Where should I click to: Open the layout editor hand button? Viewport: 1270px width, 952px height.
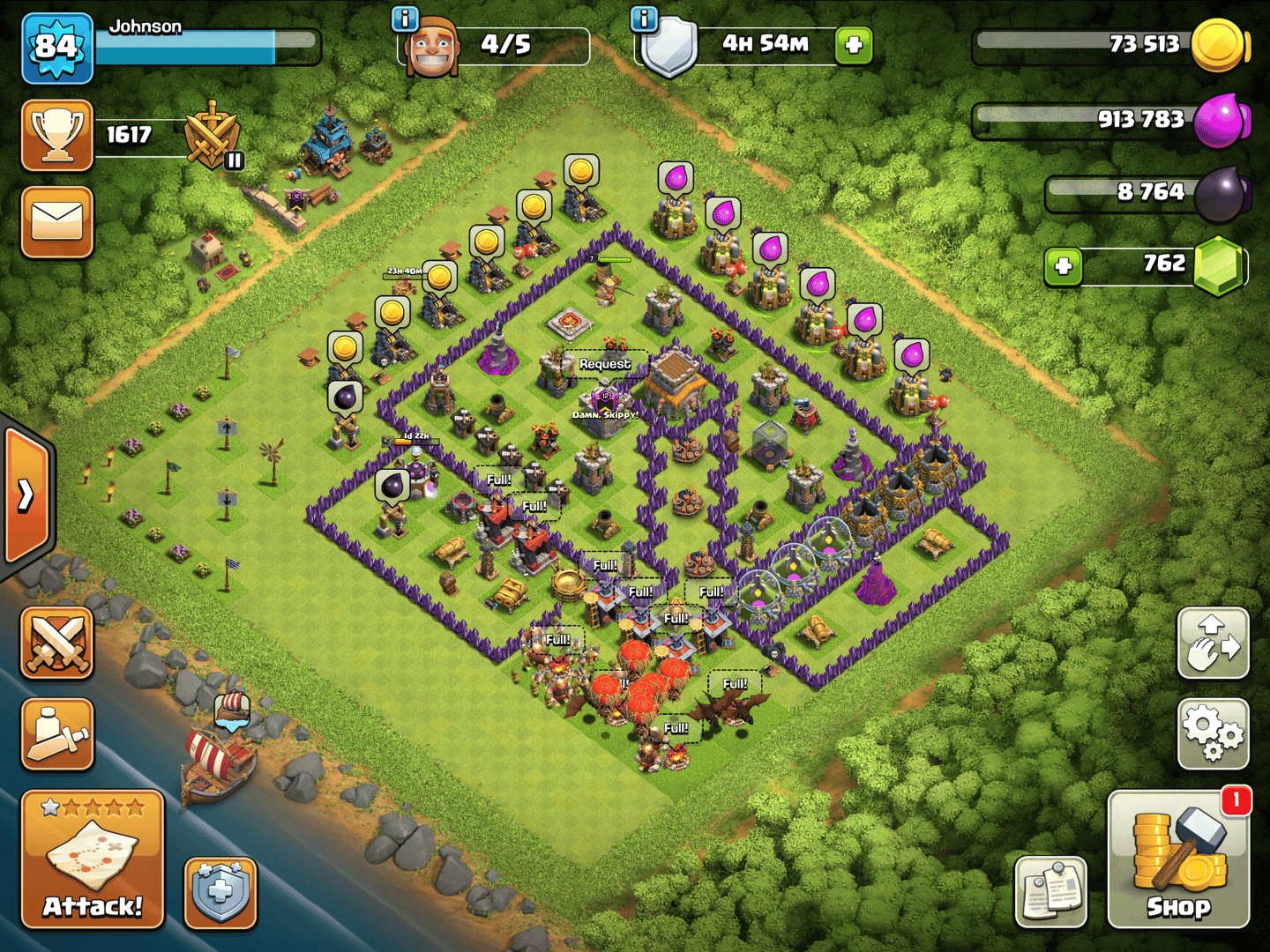point(1213,643)
